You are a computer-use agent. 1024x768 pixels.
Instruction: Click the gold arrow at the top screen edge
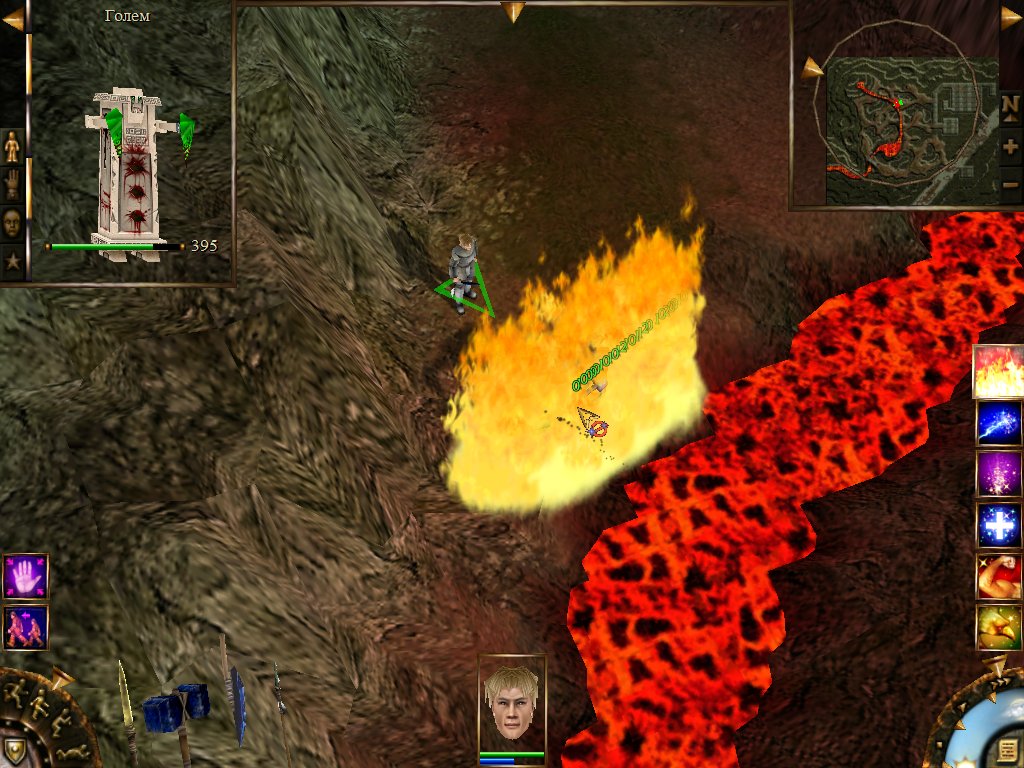pos(513,12)
